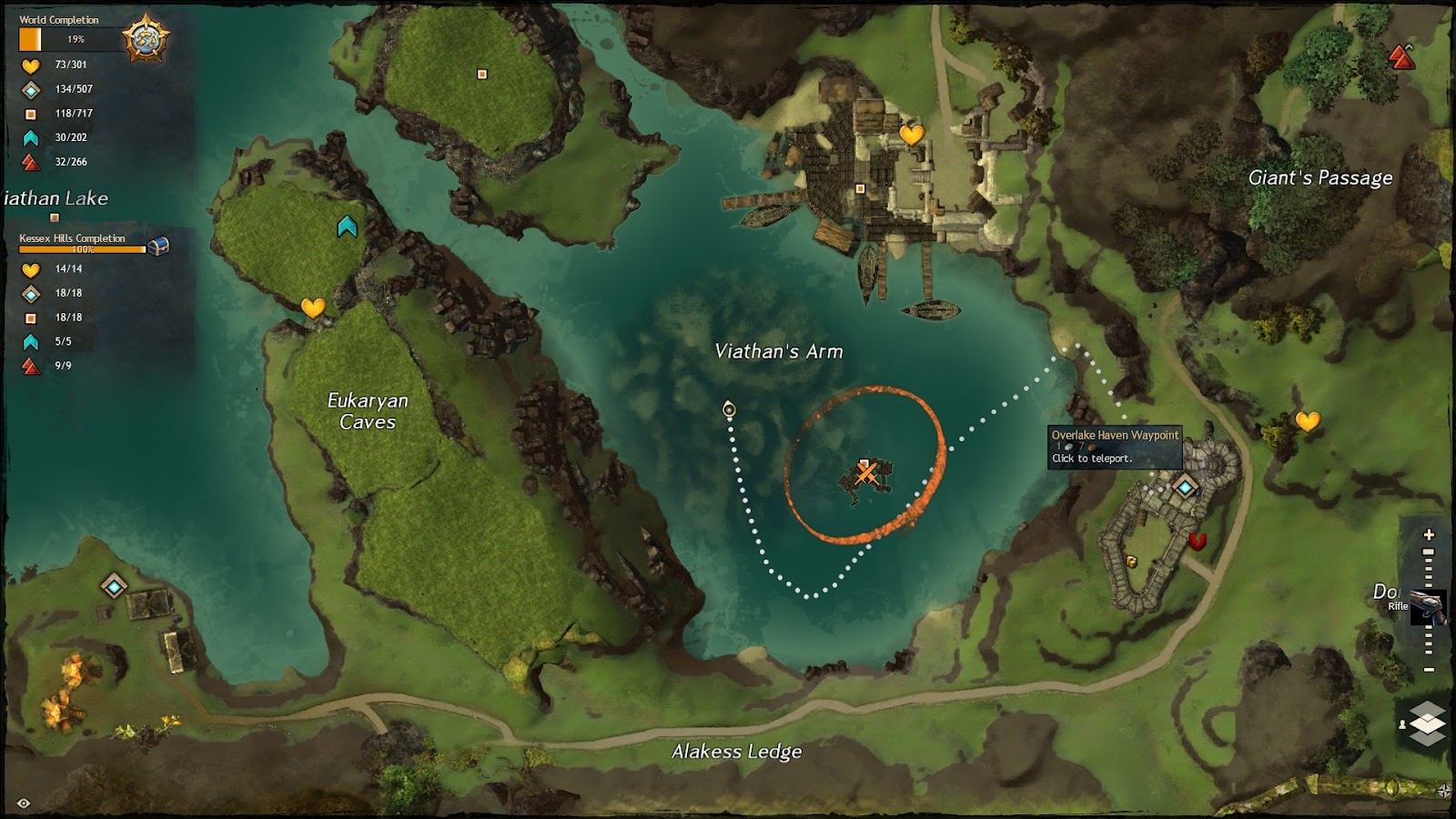Select the waypoint near the burning camp
The image size is (1456, 819).
(x=114, y=586)
